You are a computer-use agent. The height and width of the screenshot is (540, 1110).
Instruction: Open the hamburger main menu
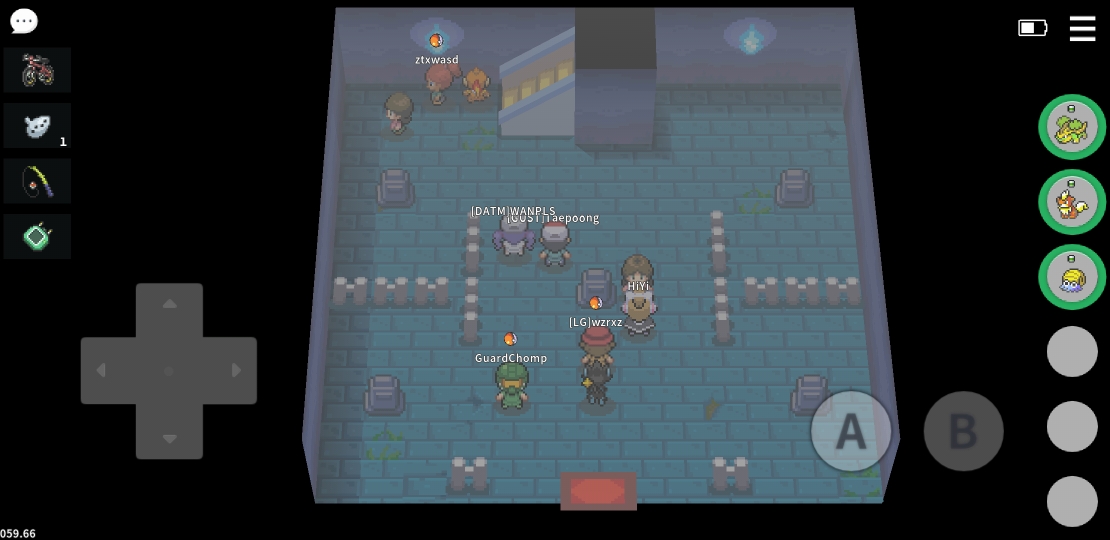[1082, 28]
